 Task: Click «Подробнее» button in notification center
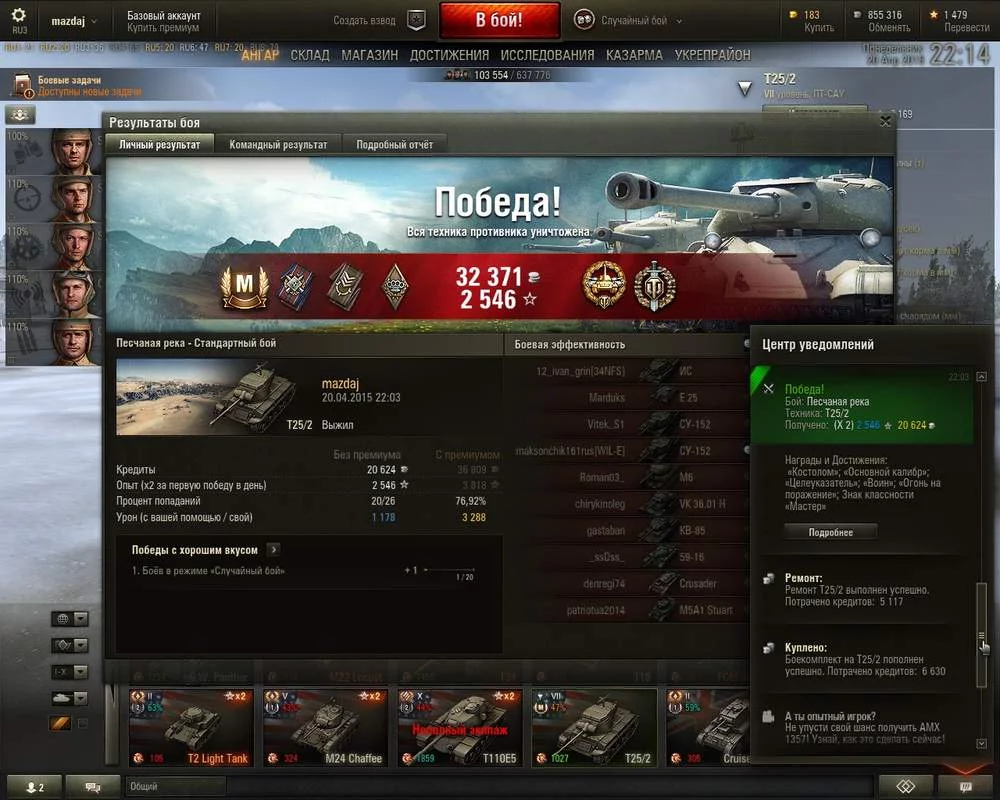tap(830, 532)
